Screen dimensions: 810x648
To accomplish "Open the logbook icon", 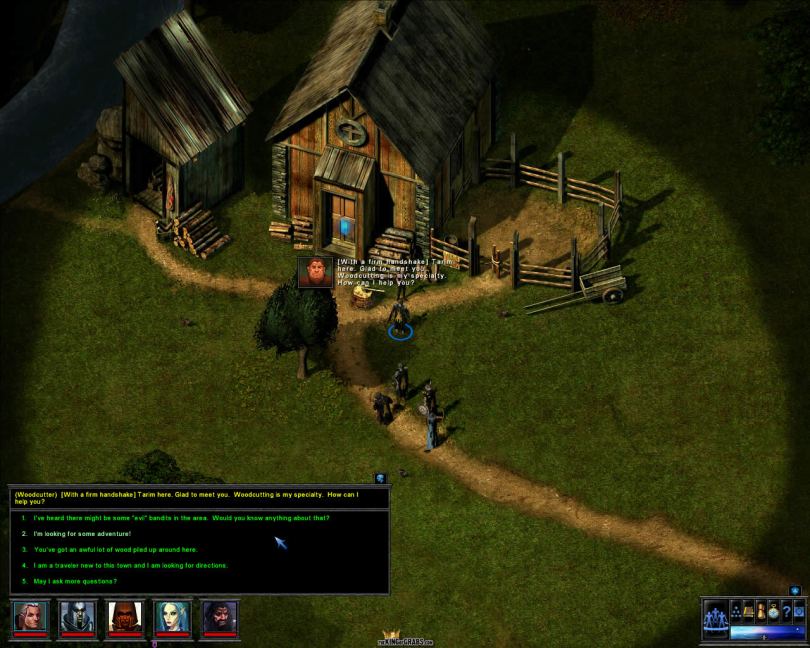I will [x=748, y=610].
